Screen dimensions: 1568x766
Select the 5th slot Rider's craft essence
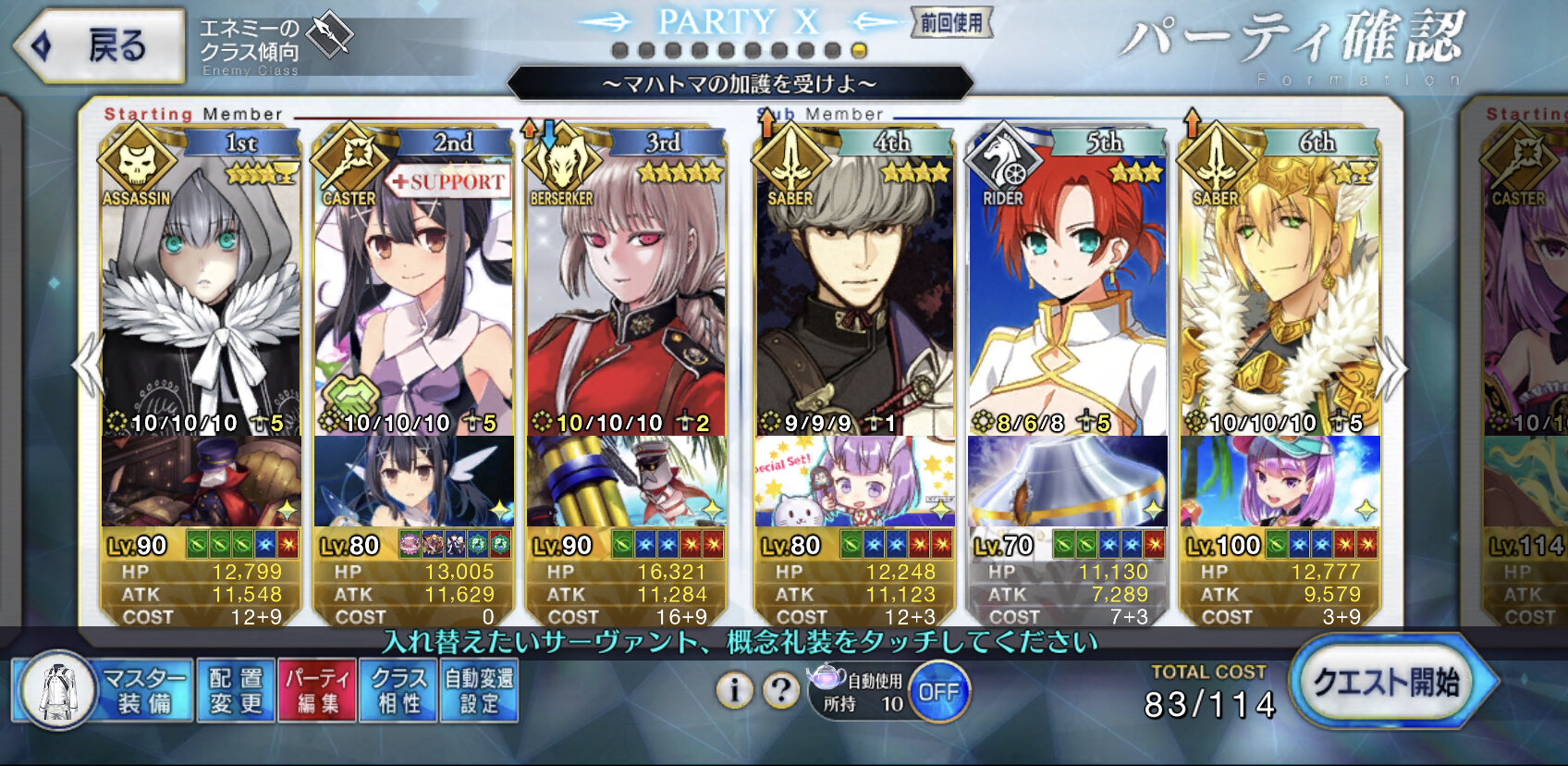tap(1067, 481)
